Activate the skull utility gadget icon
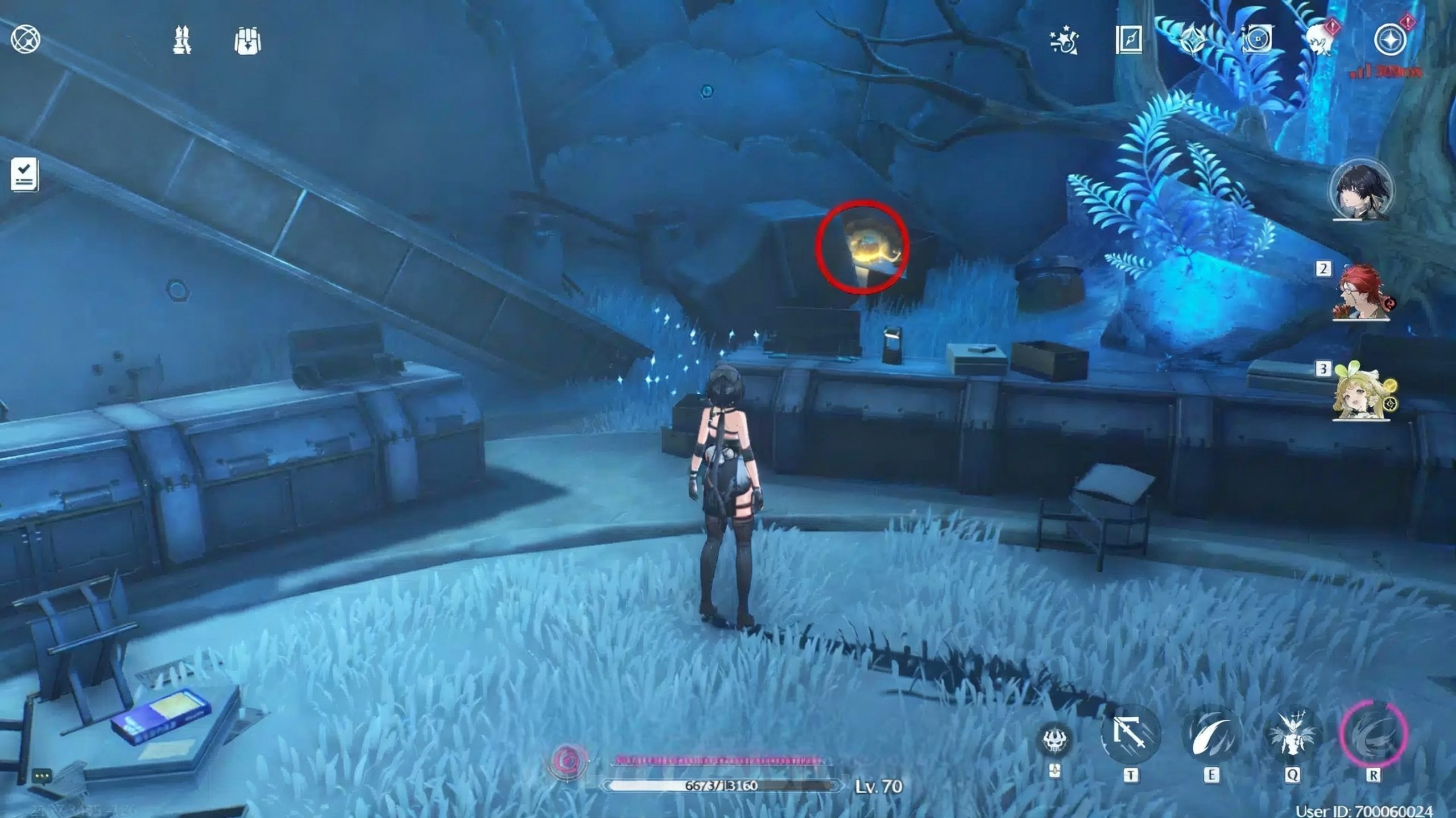Viewport: 1456px width, 818px height. pyautogui.click(x=1054, y=739)
